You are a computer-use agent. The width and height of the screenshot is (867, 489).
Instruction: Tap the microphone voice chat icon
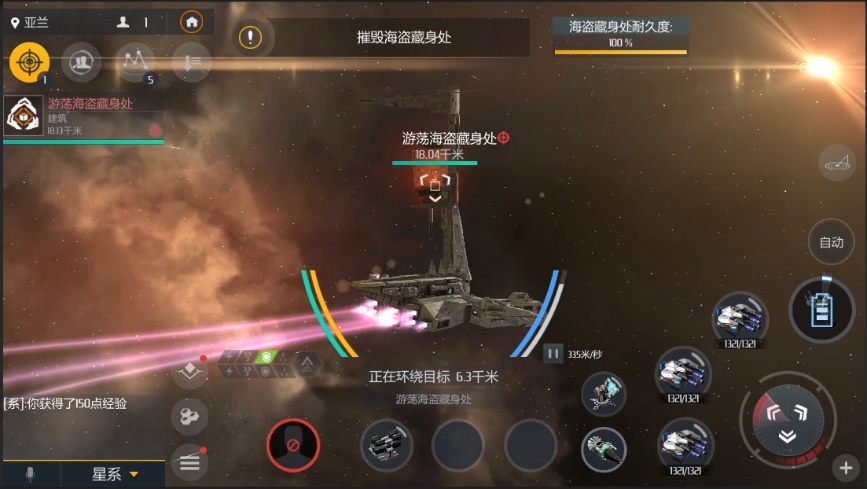tap(30, 473)
